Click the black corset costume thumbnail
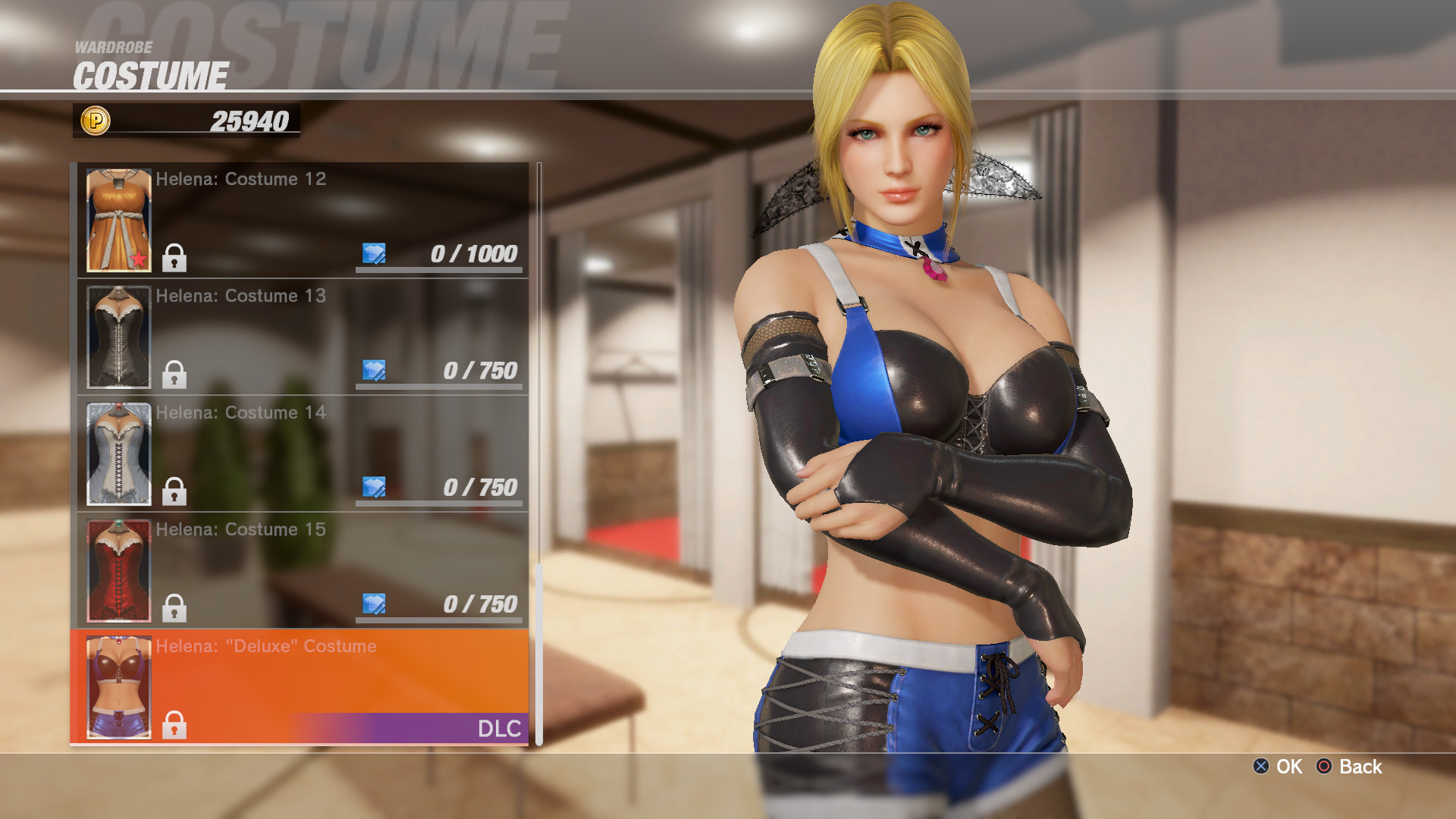Image resolution: width=1456 pixels, height=819 pixels. click(118, 337)
